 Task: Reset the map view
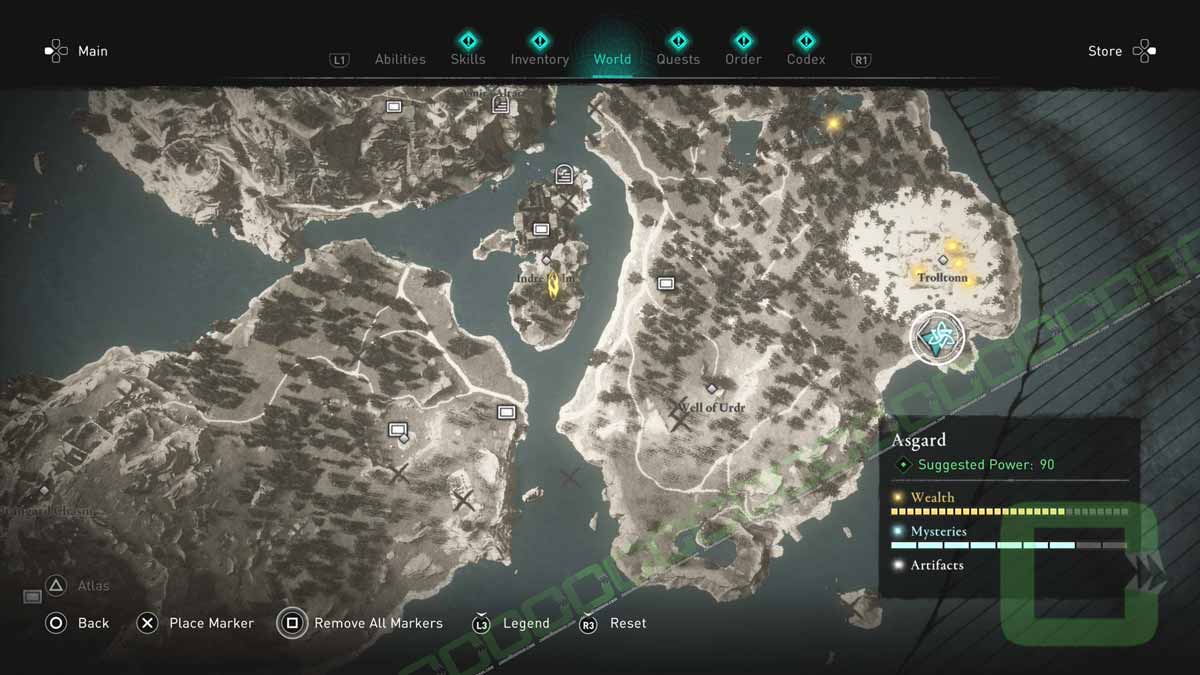point(613,623)
